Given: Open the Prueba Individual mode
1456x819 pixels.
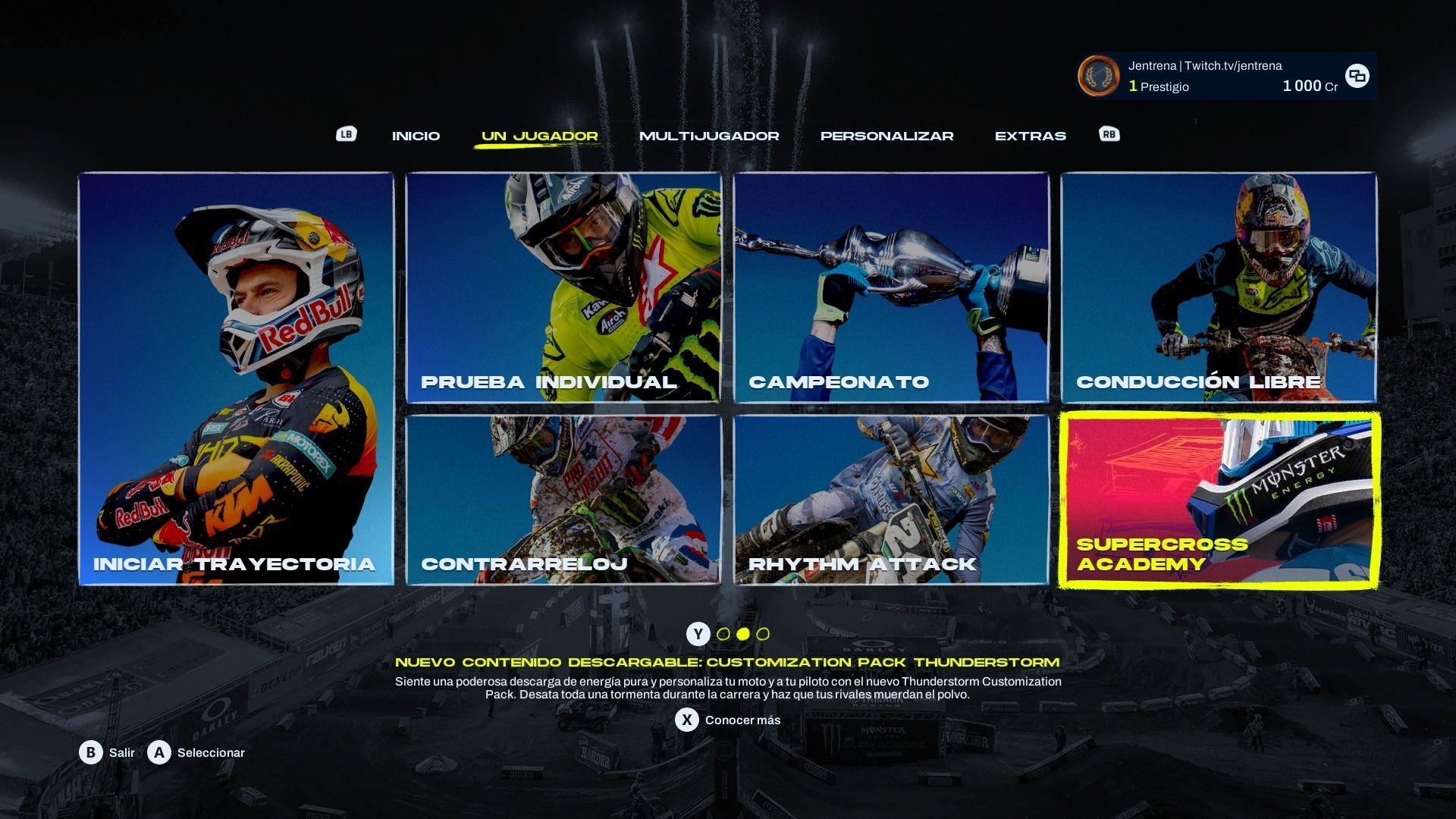Looking at the screenshot, I should pyautogui.click(x=563, y=287).
